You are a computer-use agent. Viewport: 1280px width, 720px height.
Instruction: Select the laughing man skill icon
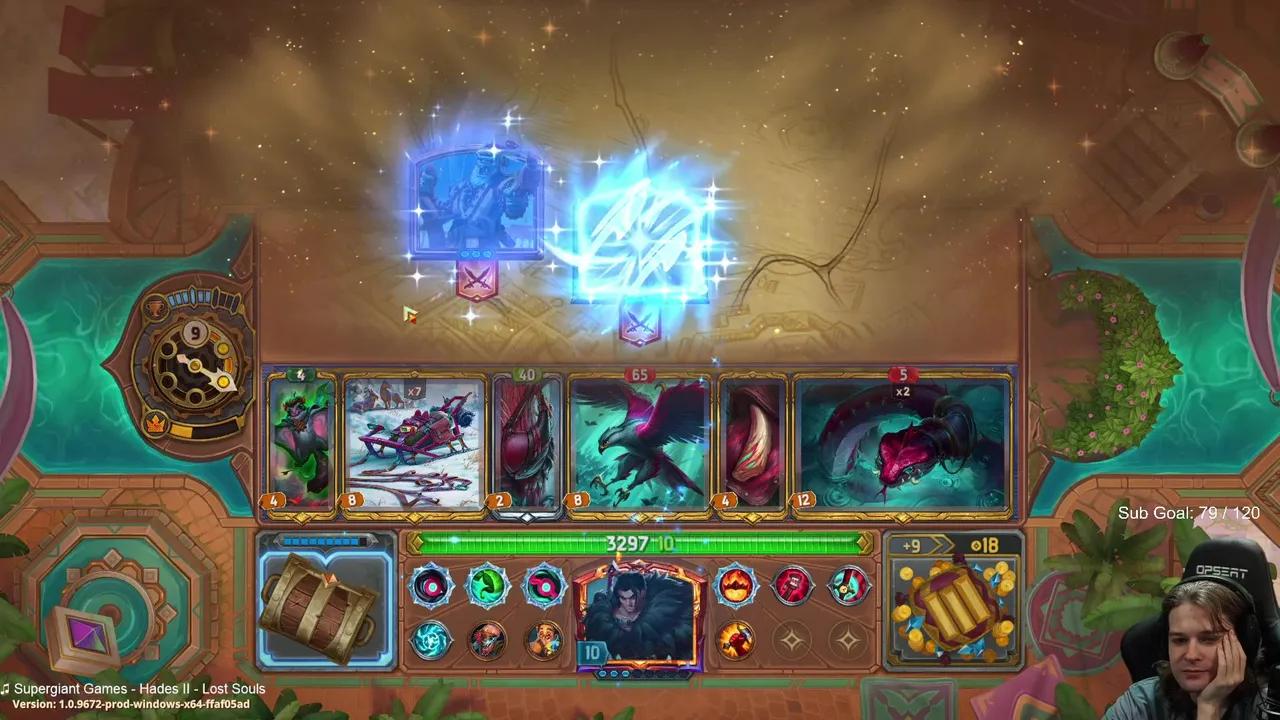544,641
